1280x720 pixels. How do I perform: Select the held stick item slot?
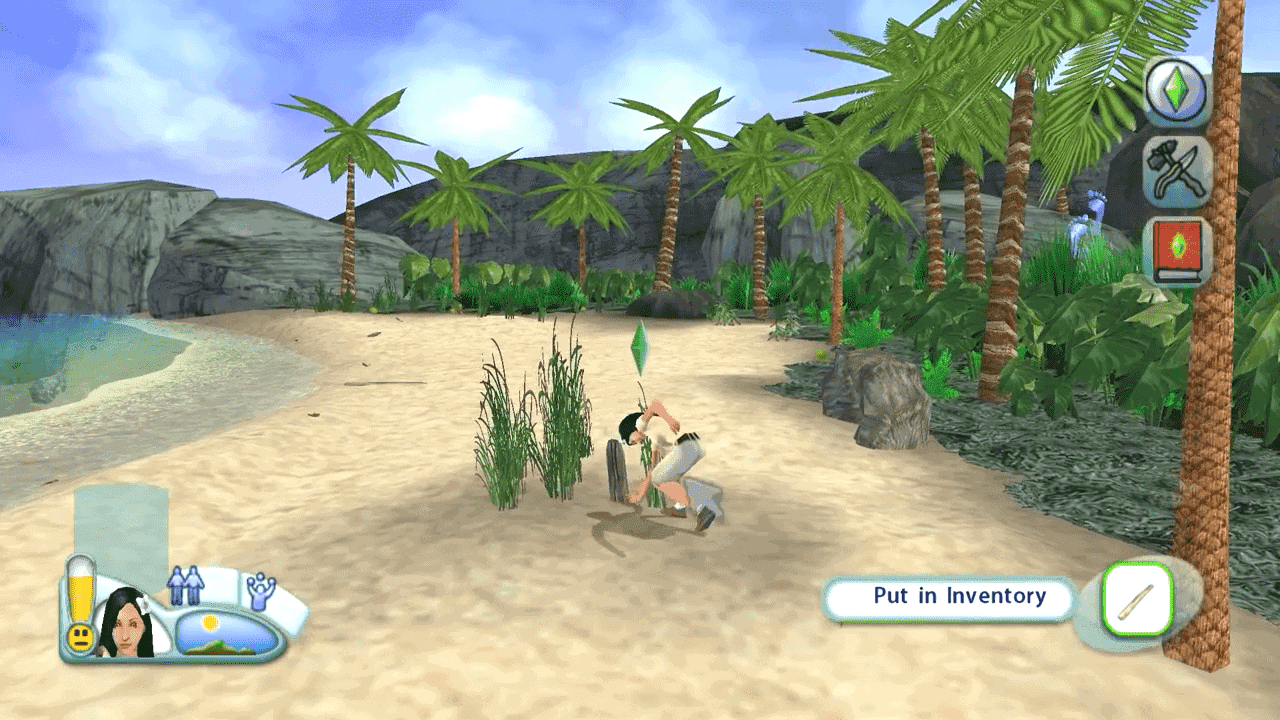click(x=1137, y=599)
